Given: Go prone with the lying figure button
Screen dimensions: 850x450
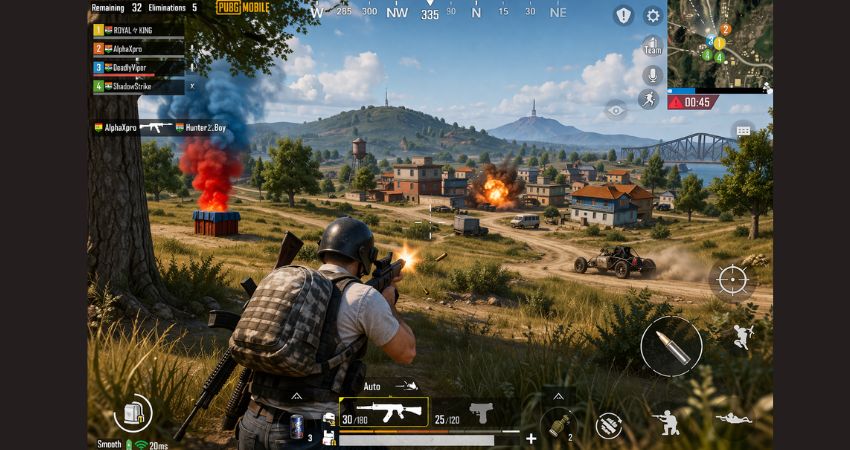Looking at the screenshot, I should pyautogui.click(x=732, y=419).
